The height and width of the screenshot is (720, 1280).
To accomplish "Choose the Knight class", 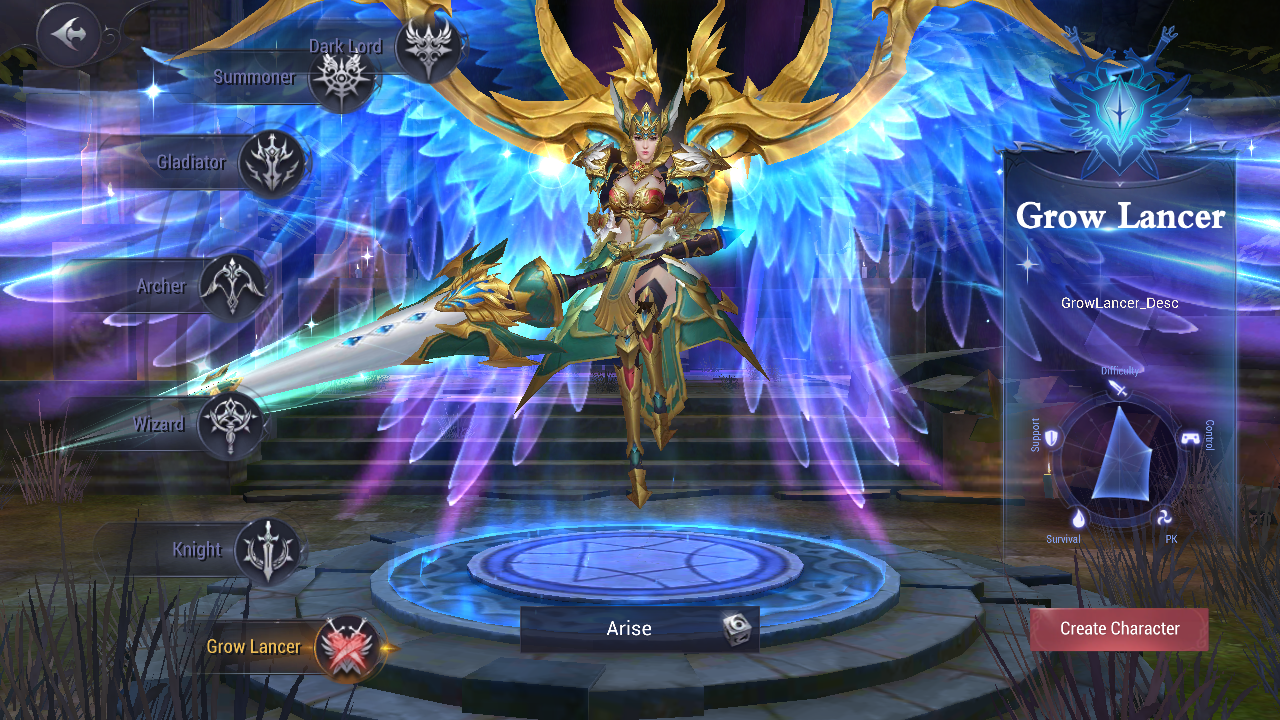I will click(x=268, y=548).
